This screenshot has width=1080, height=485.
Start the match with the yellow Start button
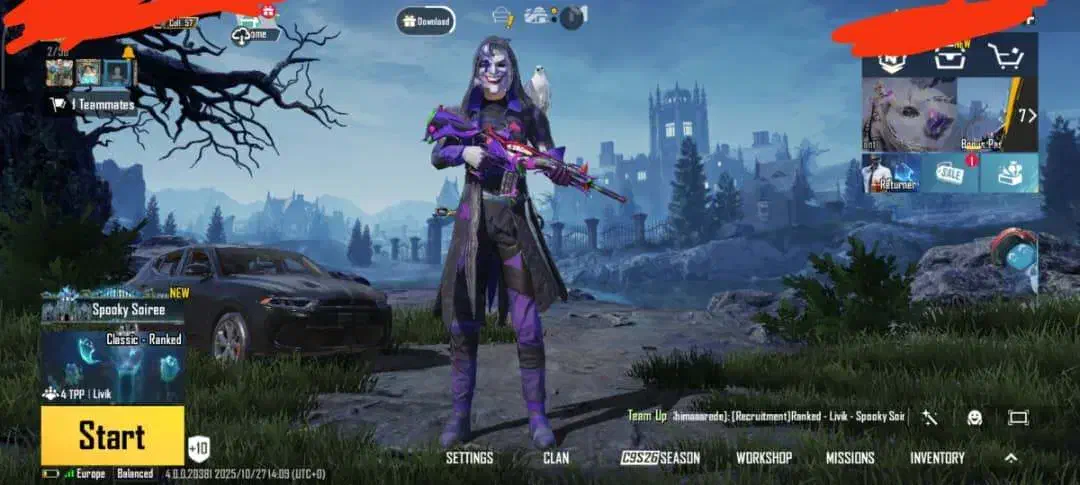(x=112, y=436)
